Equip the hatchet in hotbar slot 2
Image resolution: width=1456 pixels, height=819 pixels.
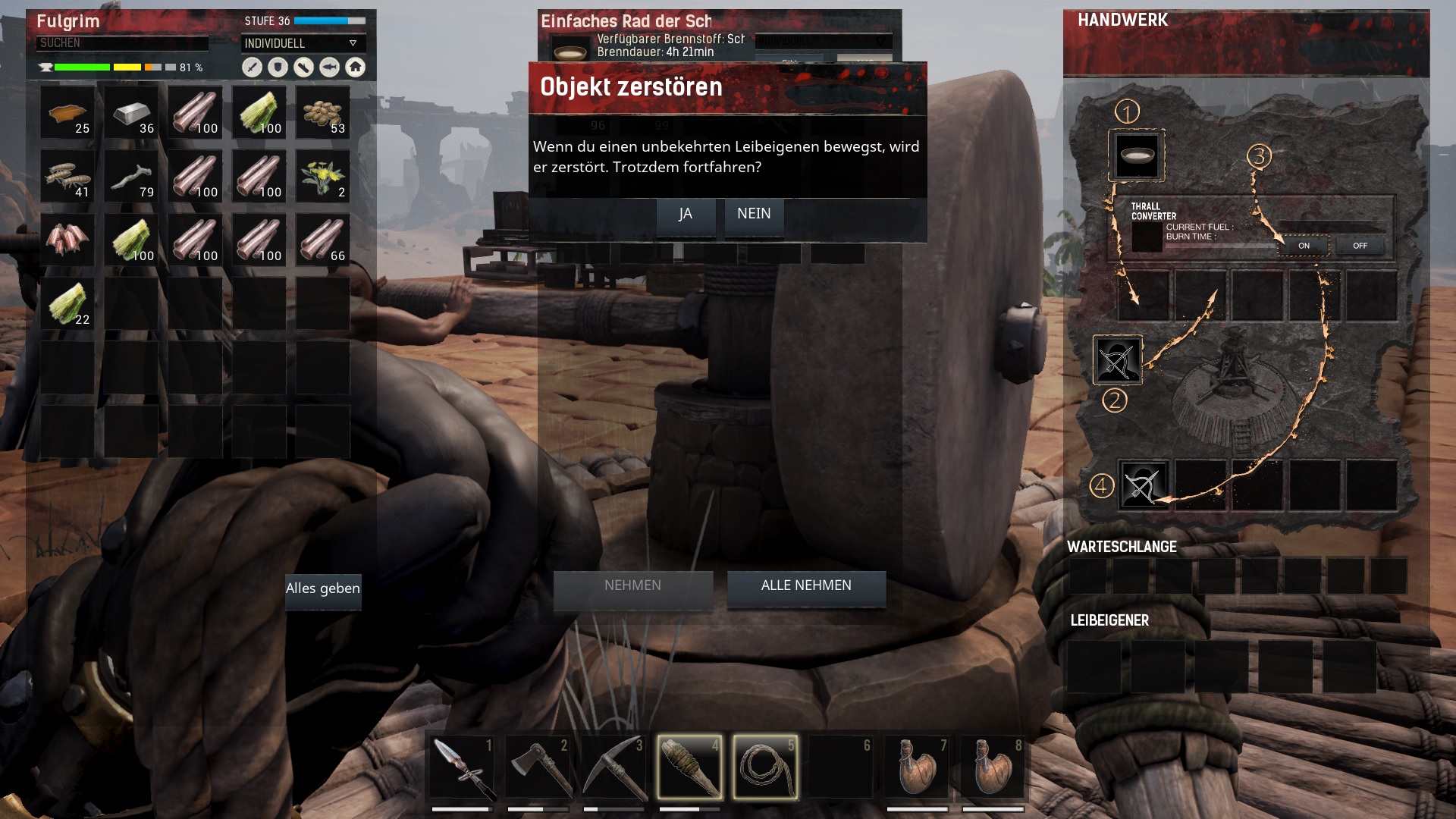click(538, 767)
